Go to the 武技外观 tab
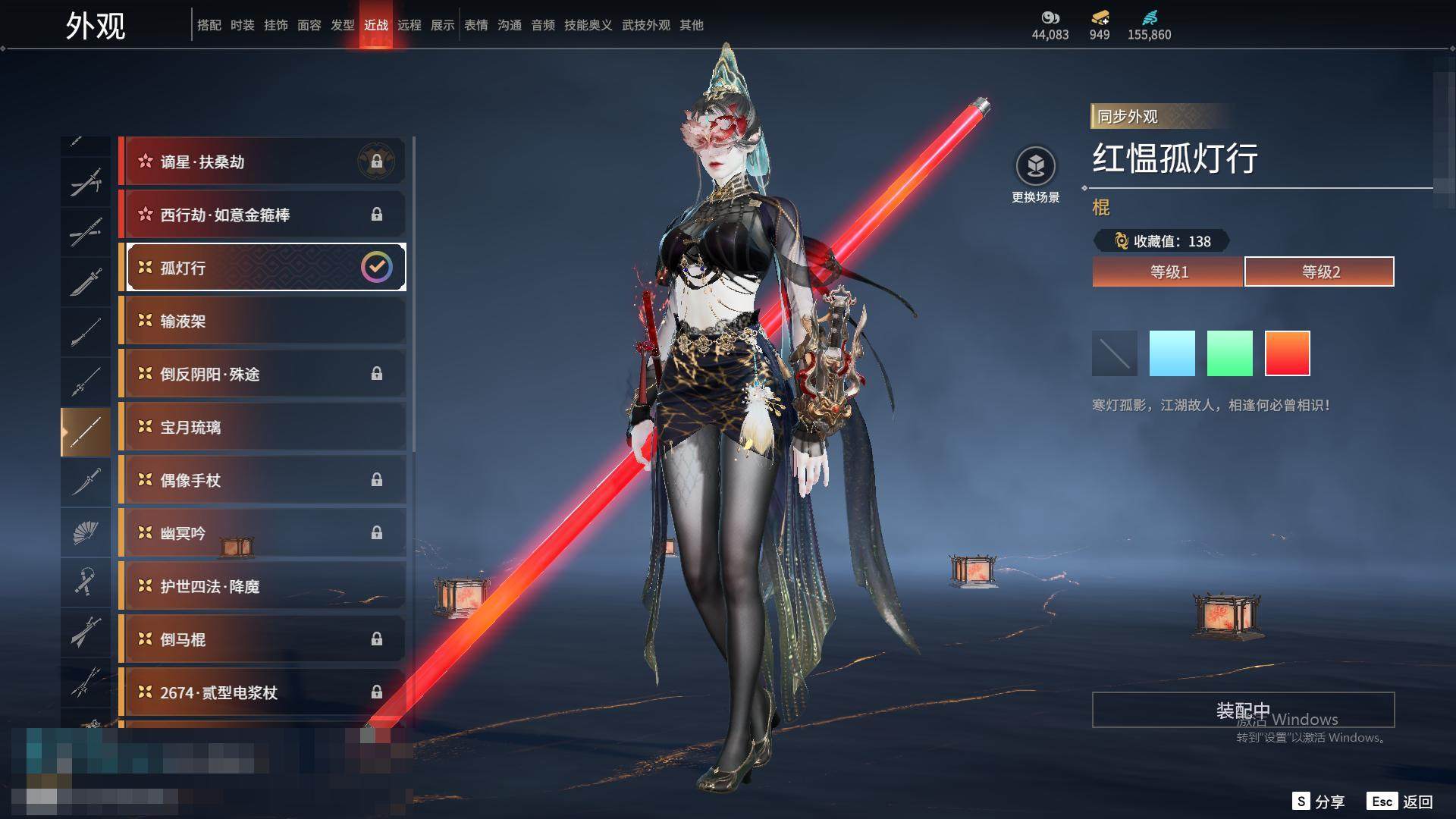This screenshot has width=1456, height=819. coord(645,25)
